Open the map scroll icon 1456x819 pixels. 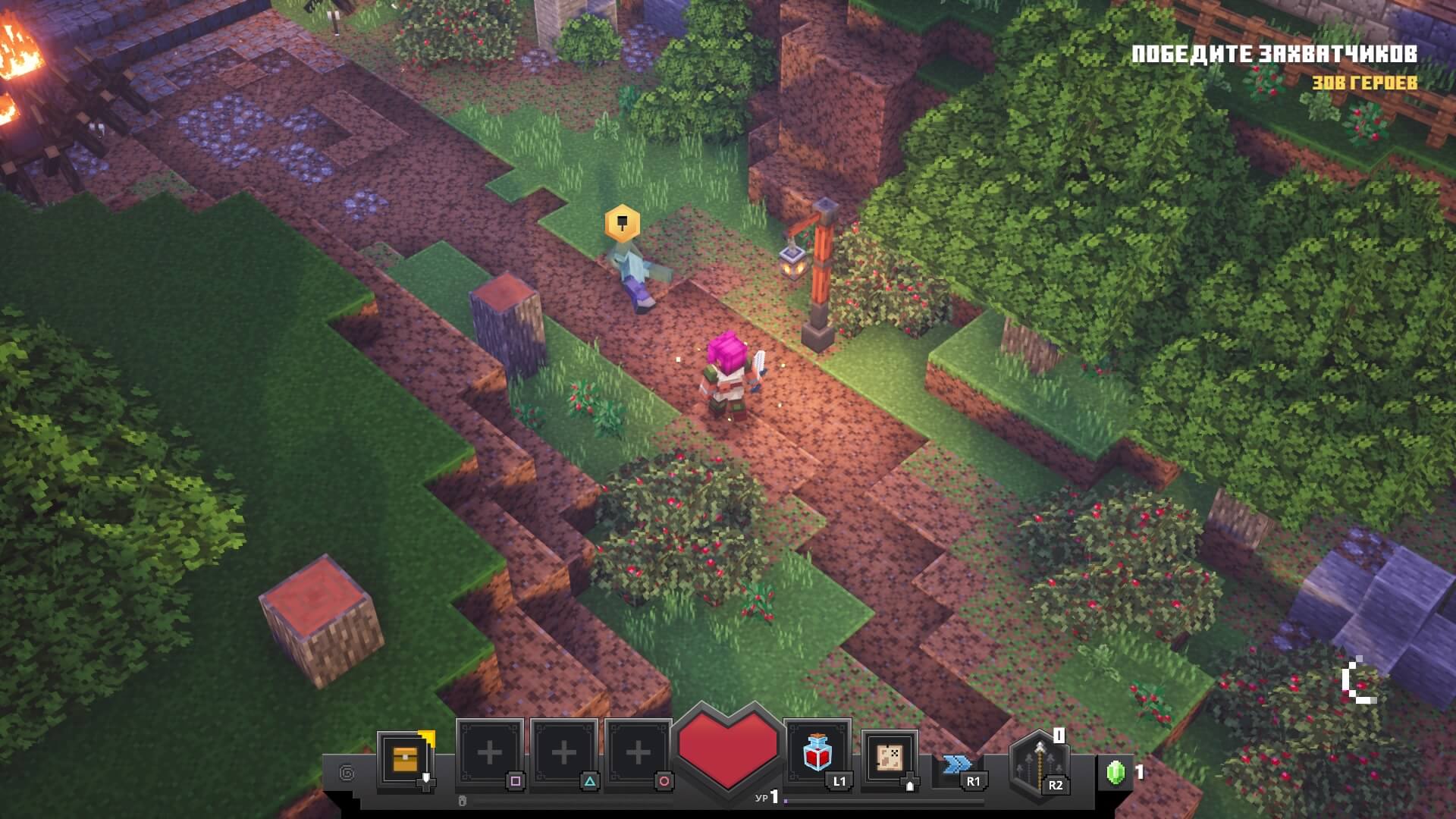tap(890, 756)
